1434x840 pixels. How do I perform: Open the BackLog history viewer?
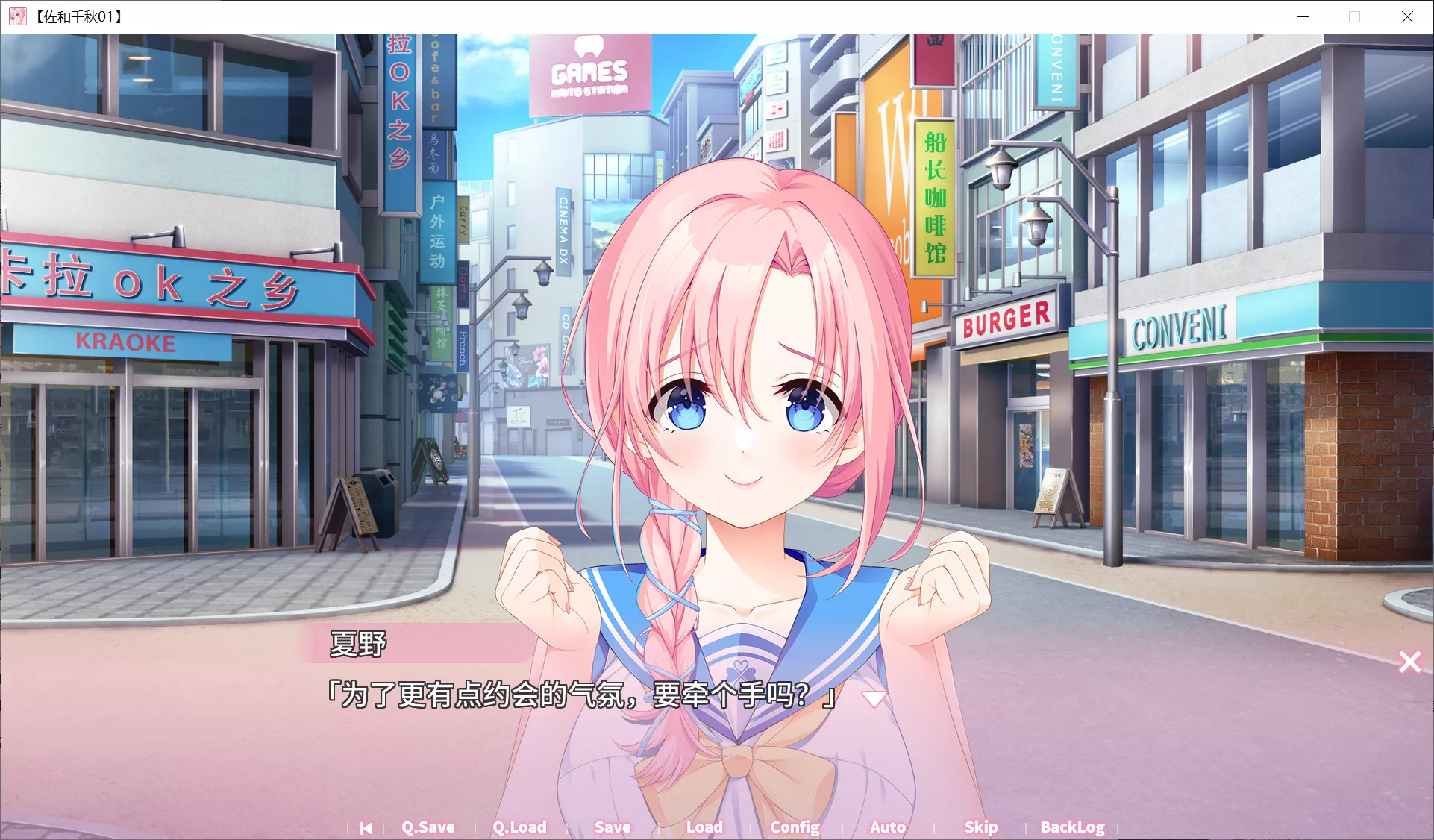click(x=1072, y=827)
